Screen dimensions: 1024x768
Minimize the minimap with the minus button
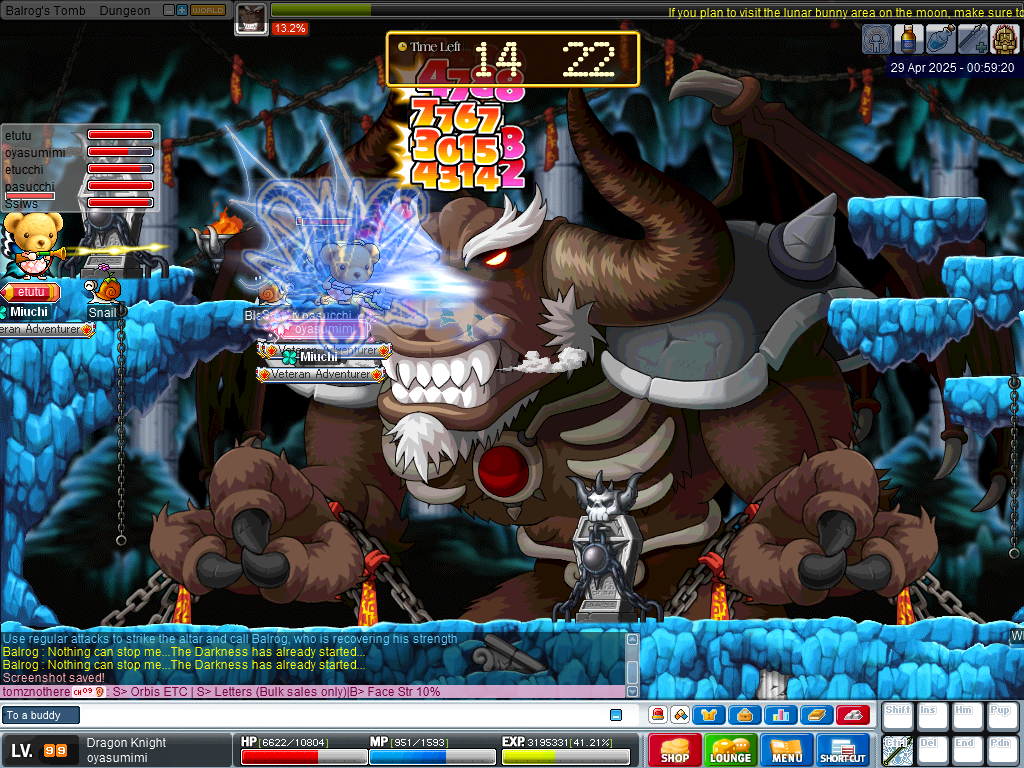(168, 10)
